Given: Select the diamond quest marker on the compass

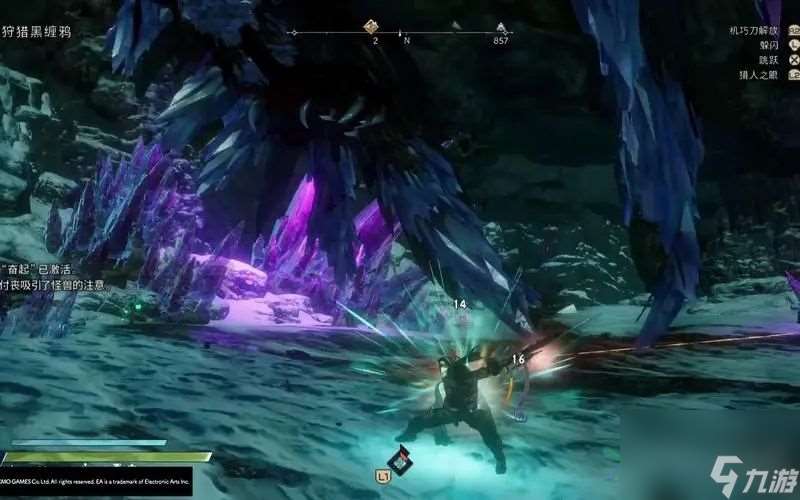Looking at the screenshot, I should coord(370,27).
